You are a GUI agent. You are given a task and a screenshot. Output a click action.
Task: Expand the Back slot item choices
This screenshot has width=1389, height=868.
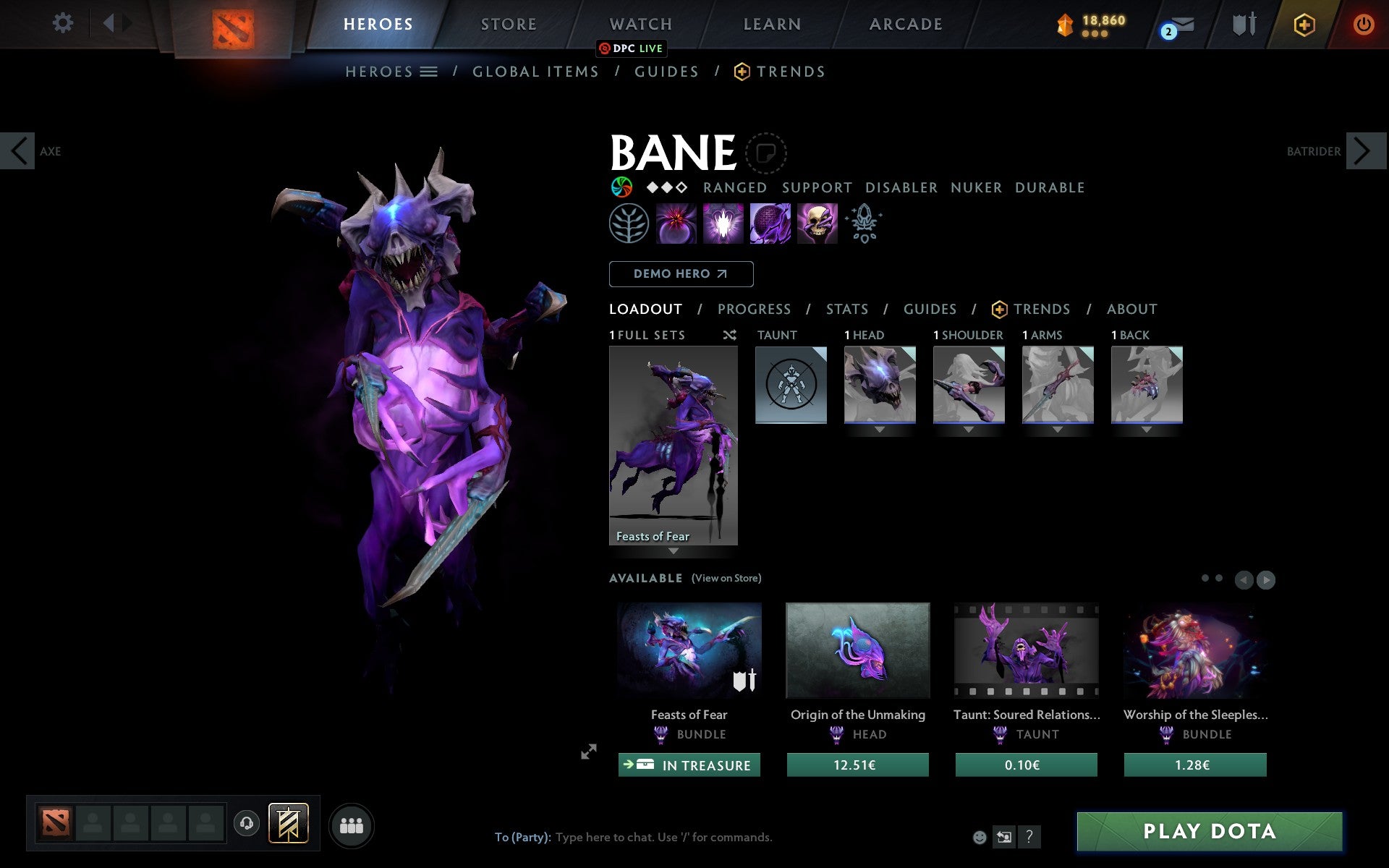pyautogui.click(x=1146, y=428)
